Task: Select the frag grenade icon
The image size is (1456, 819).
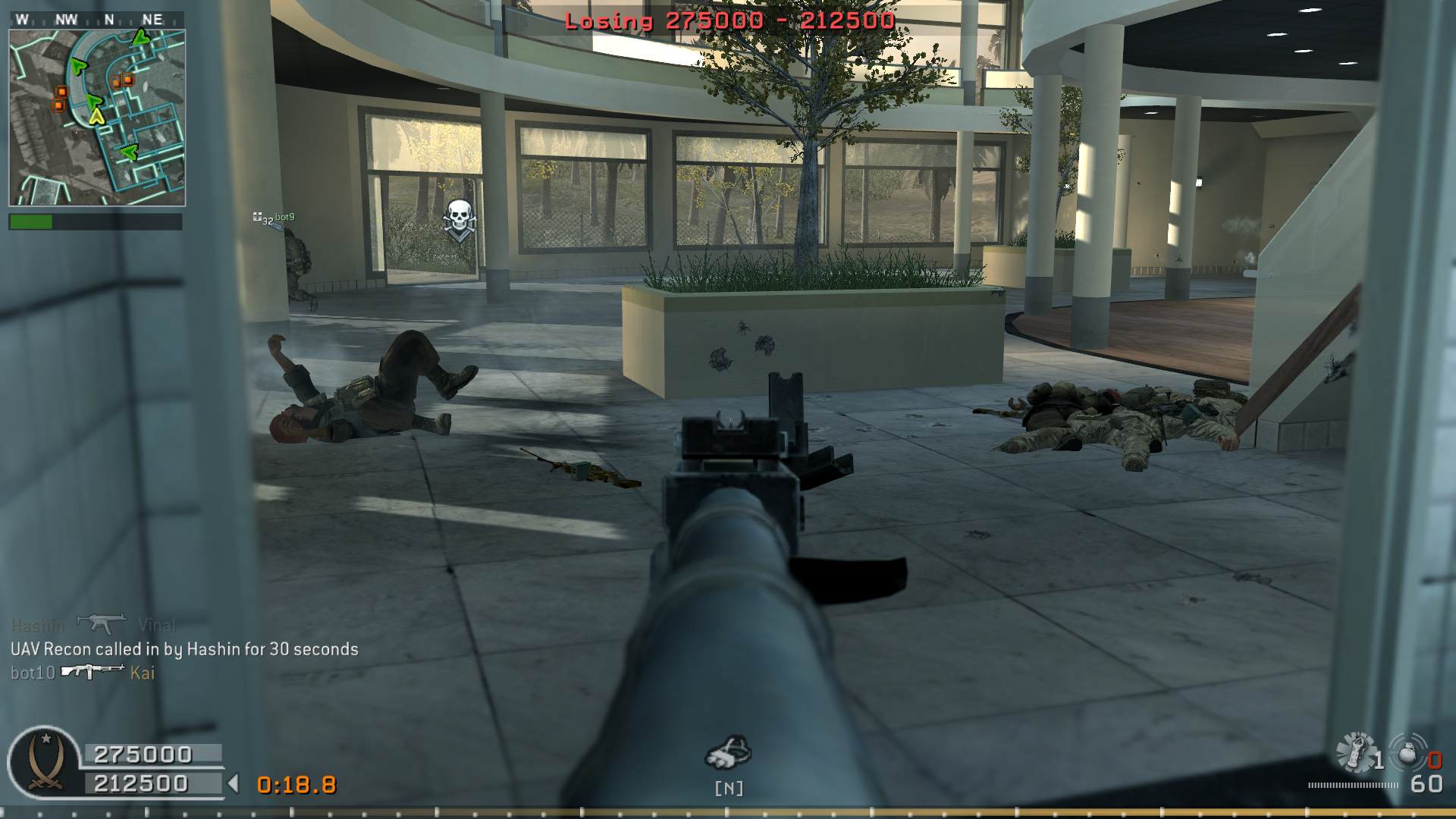Action: [1407, 753]
